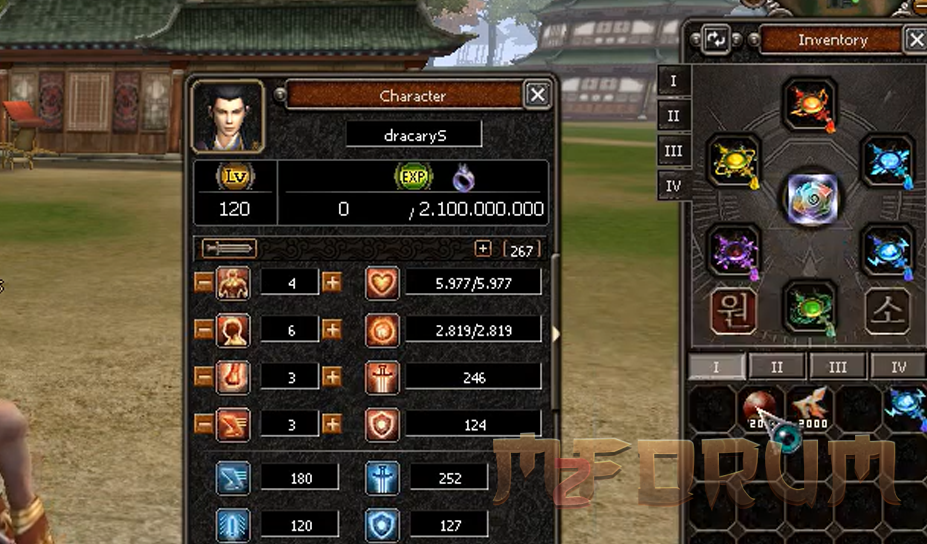Close the Character window

pos(538,95)
